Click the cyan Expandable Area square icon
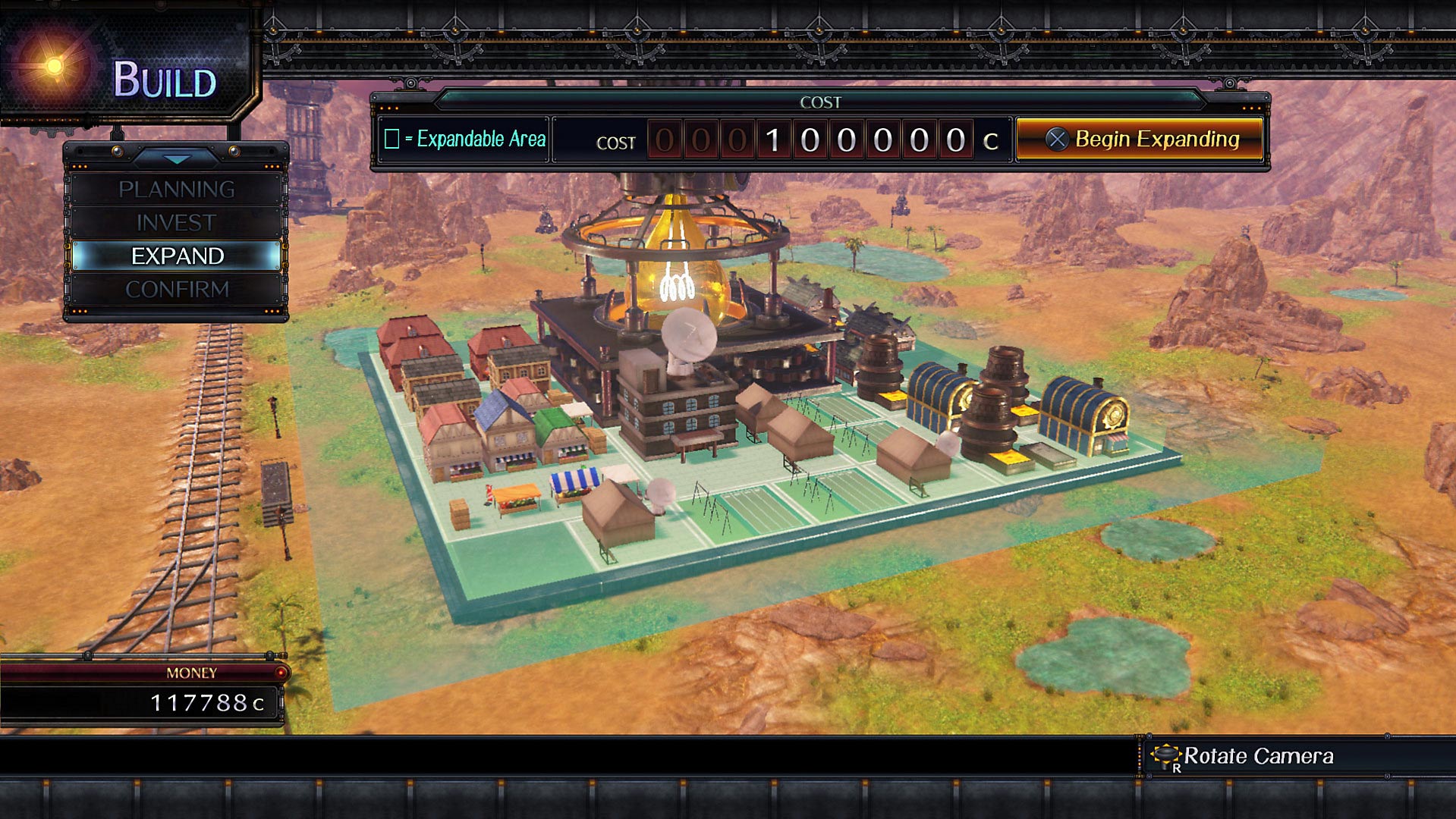Viewport: 1456px width, 819px height. pos(392,140)
